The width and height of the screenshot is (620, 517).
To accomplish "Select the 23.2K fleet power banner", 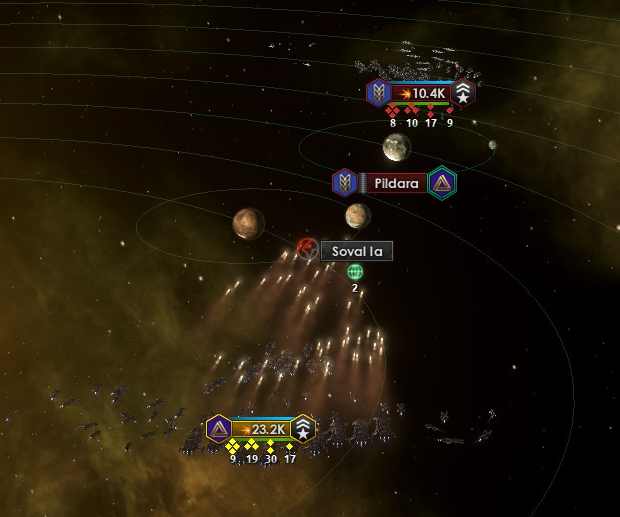I will 261,429.
